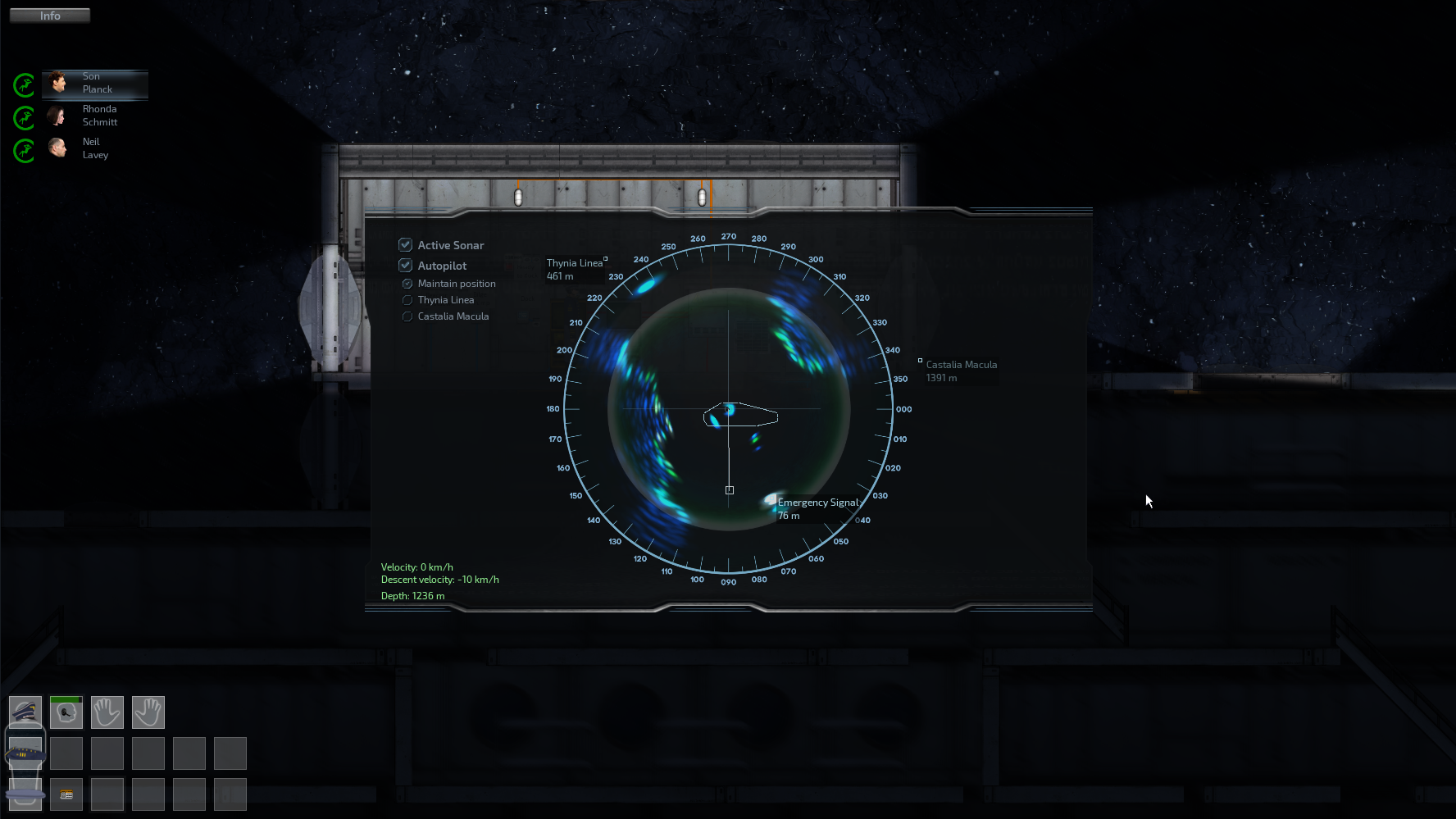Click Son Planck's order icon in crew list
Screen dimensions: 1456x819
tap(24, 85)
